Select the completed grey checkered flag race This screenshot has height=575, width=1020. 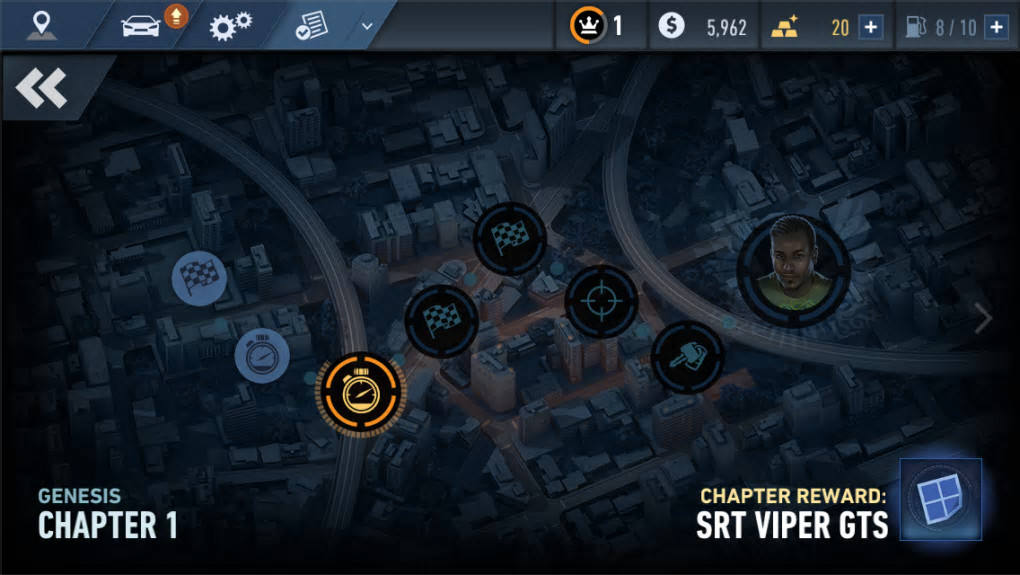pyautogui.click(x=200, y=277)
